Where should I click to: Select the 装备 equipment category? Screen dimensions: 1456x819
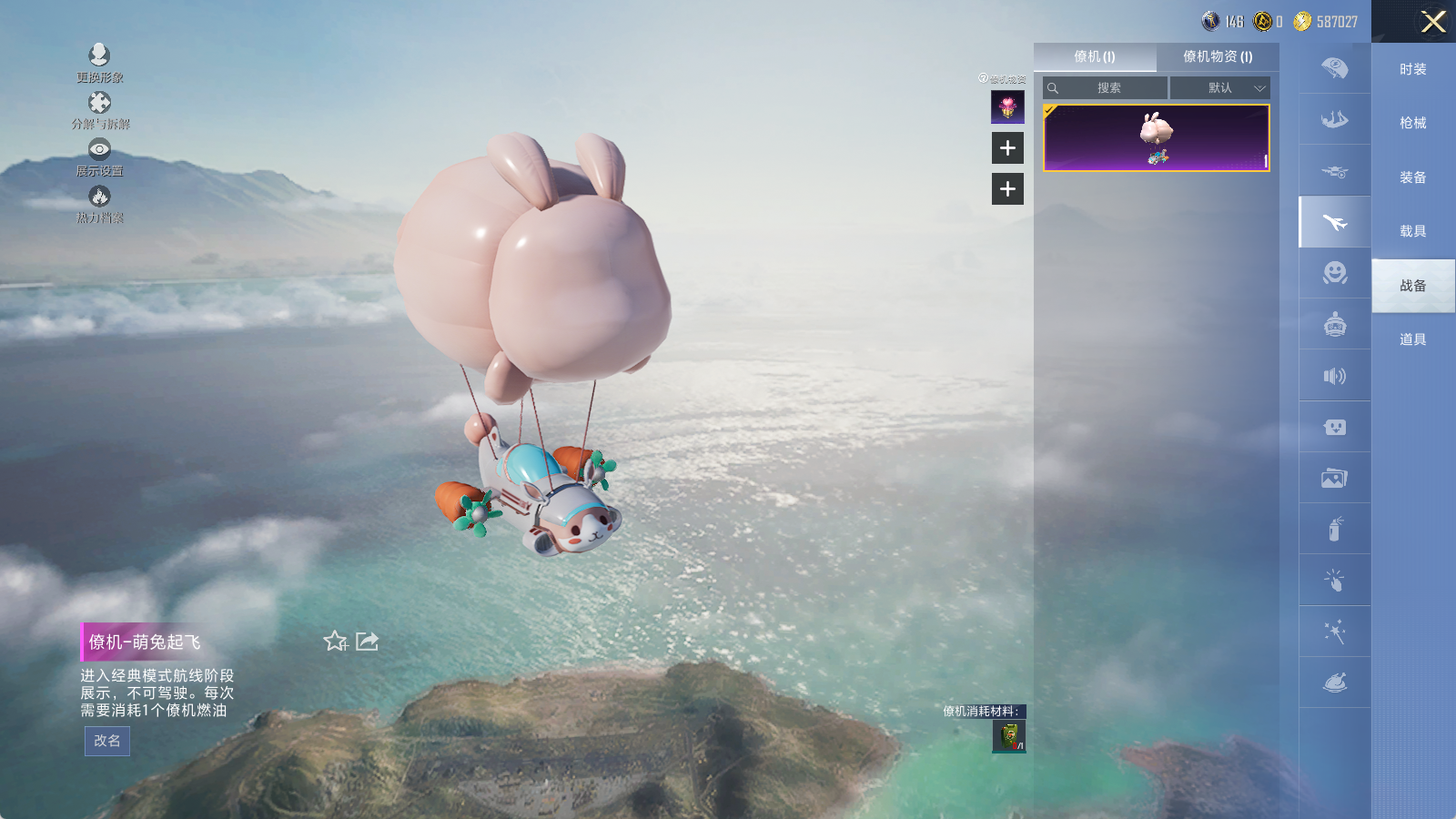(1412, 177)
